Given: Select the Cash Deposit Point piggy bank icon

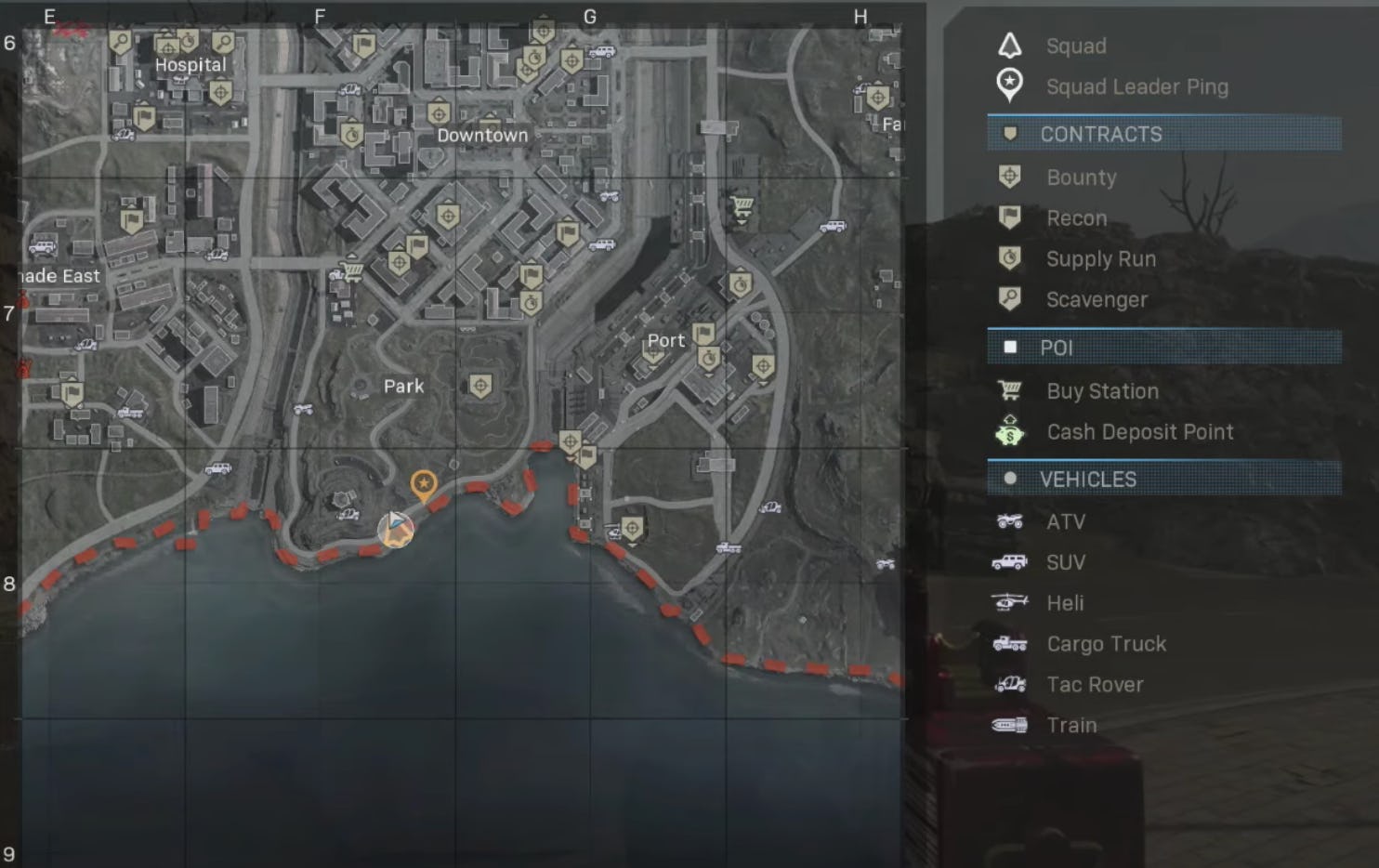Looking at the screenshot, I should (1010, 431).
